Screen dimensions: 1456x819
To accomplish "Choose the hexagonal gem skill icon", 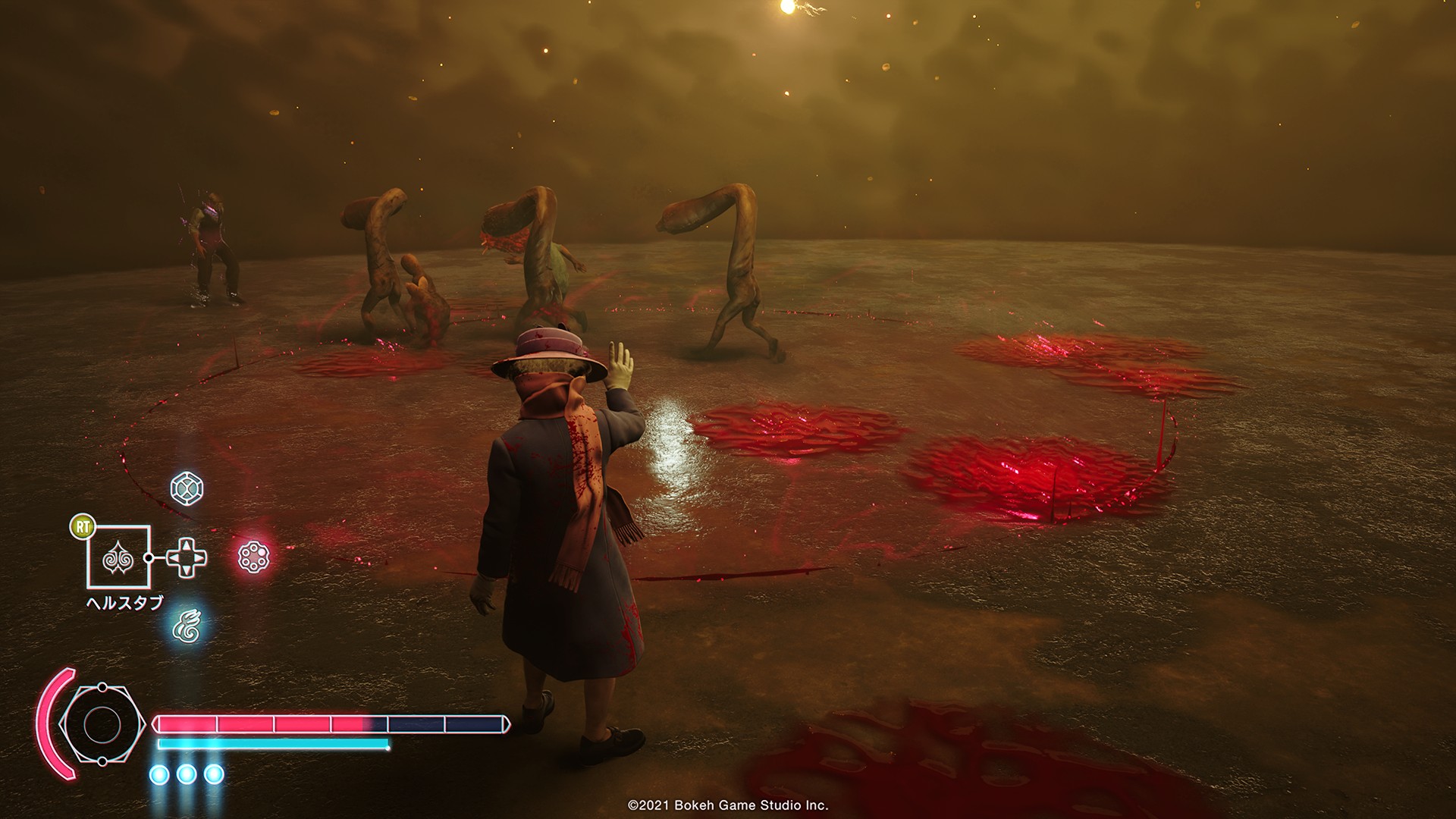I will (x=185, y=489).
